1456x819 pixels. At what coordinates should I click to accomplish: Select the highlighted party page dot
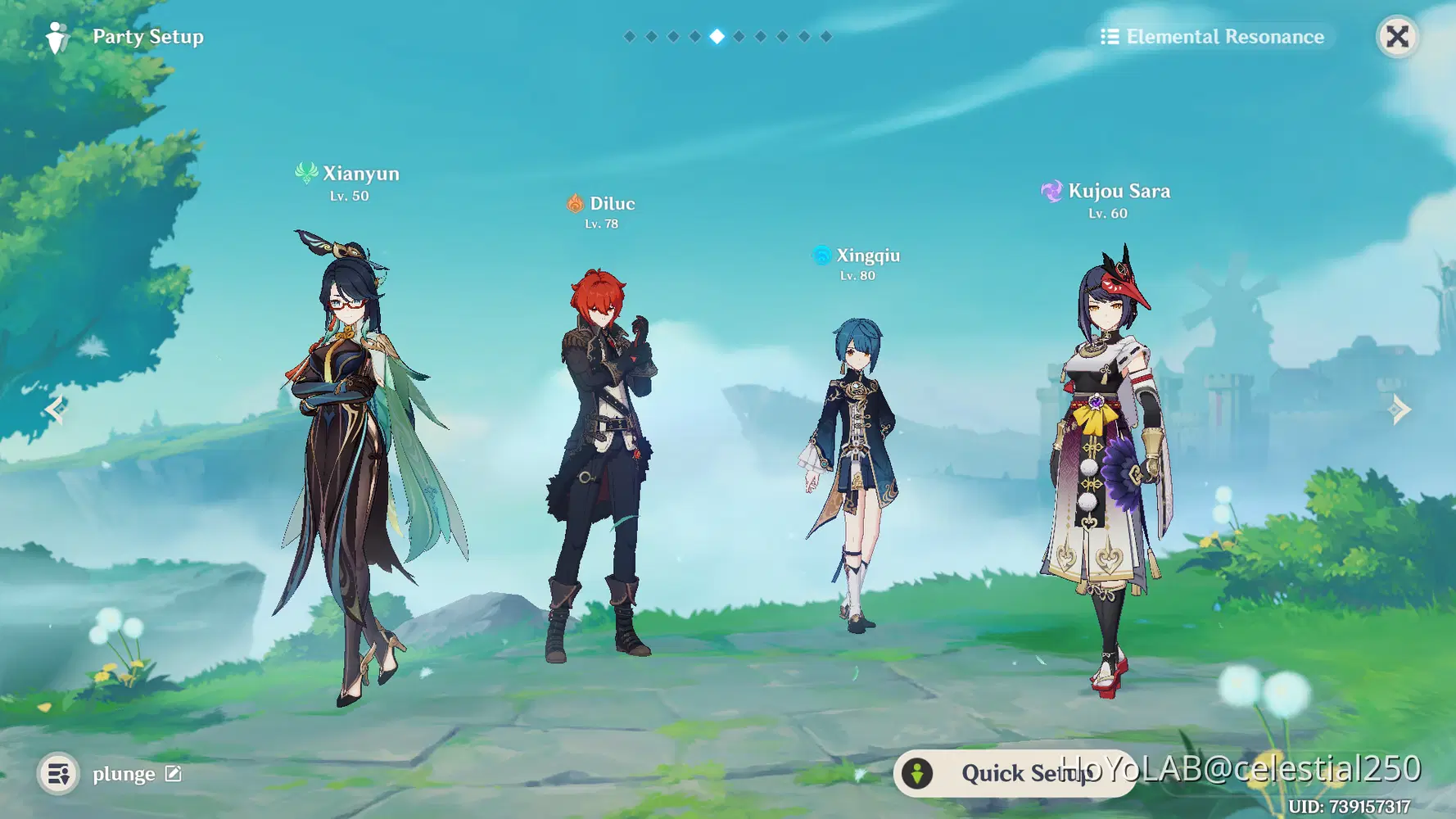(717, 36)
